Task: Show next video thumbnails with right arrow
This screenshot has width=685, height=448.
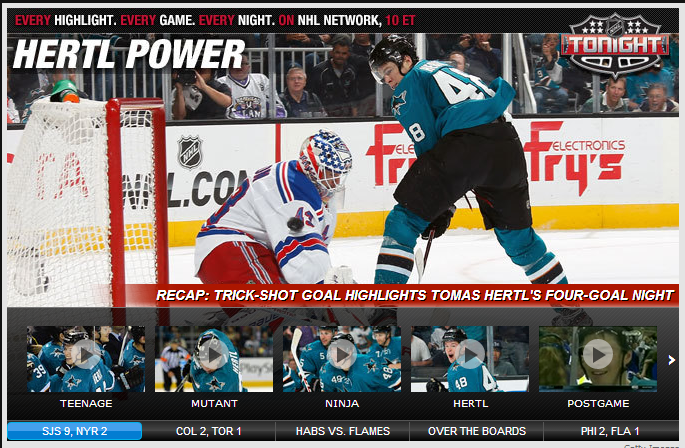Action: click(671, 360)
